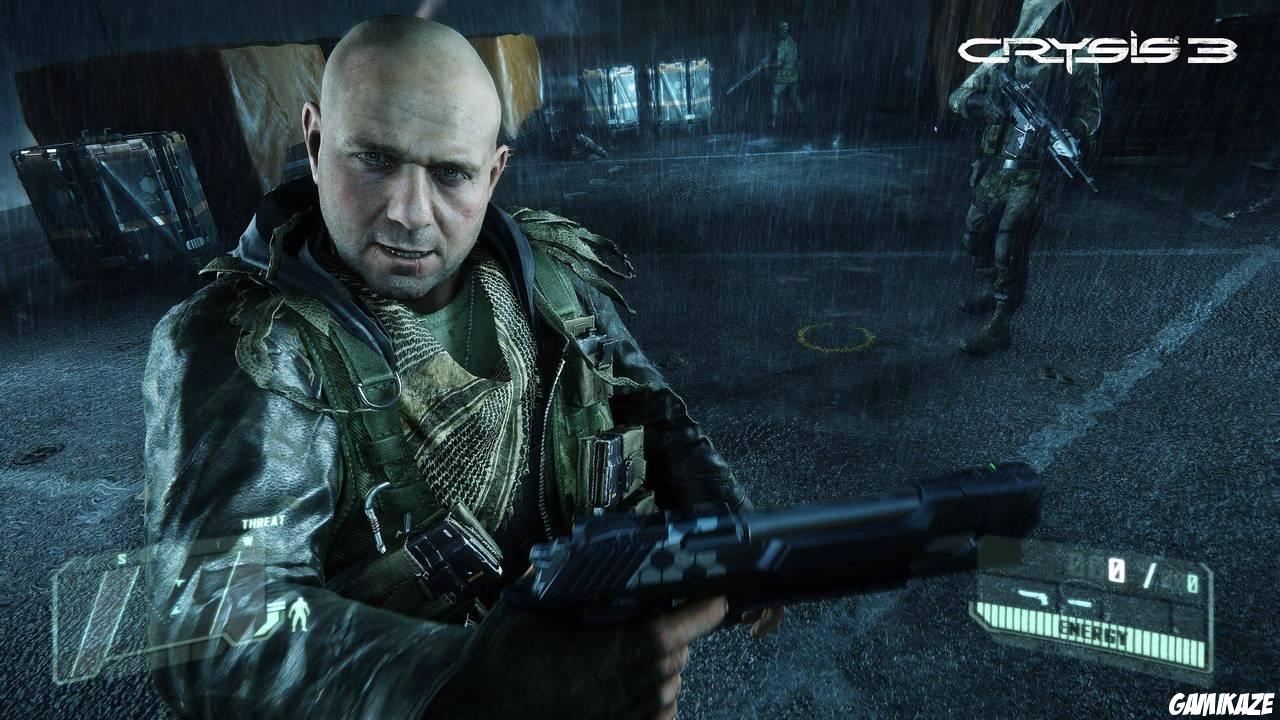Collapse the compass strip on the HUD
Viewport: 1280px width, 720px height.
coord(185,550)
